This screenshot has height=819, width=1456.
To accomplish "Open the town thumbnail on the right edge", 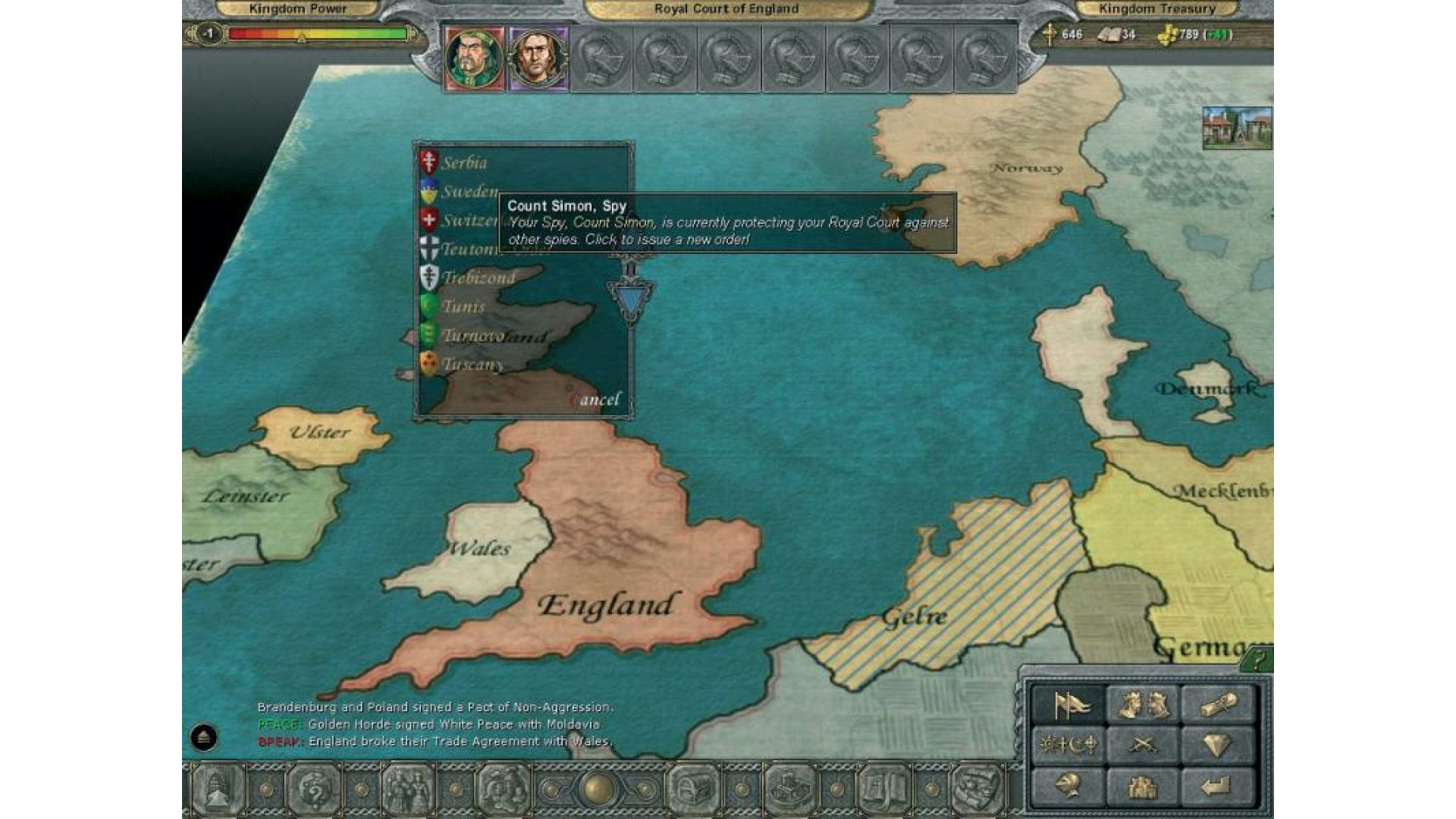I will point(1237,127).
